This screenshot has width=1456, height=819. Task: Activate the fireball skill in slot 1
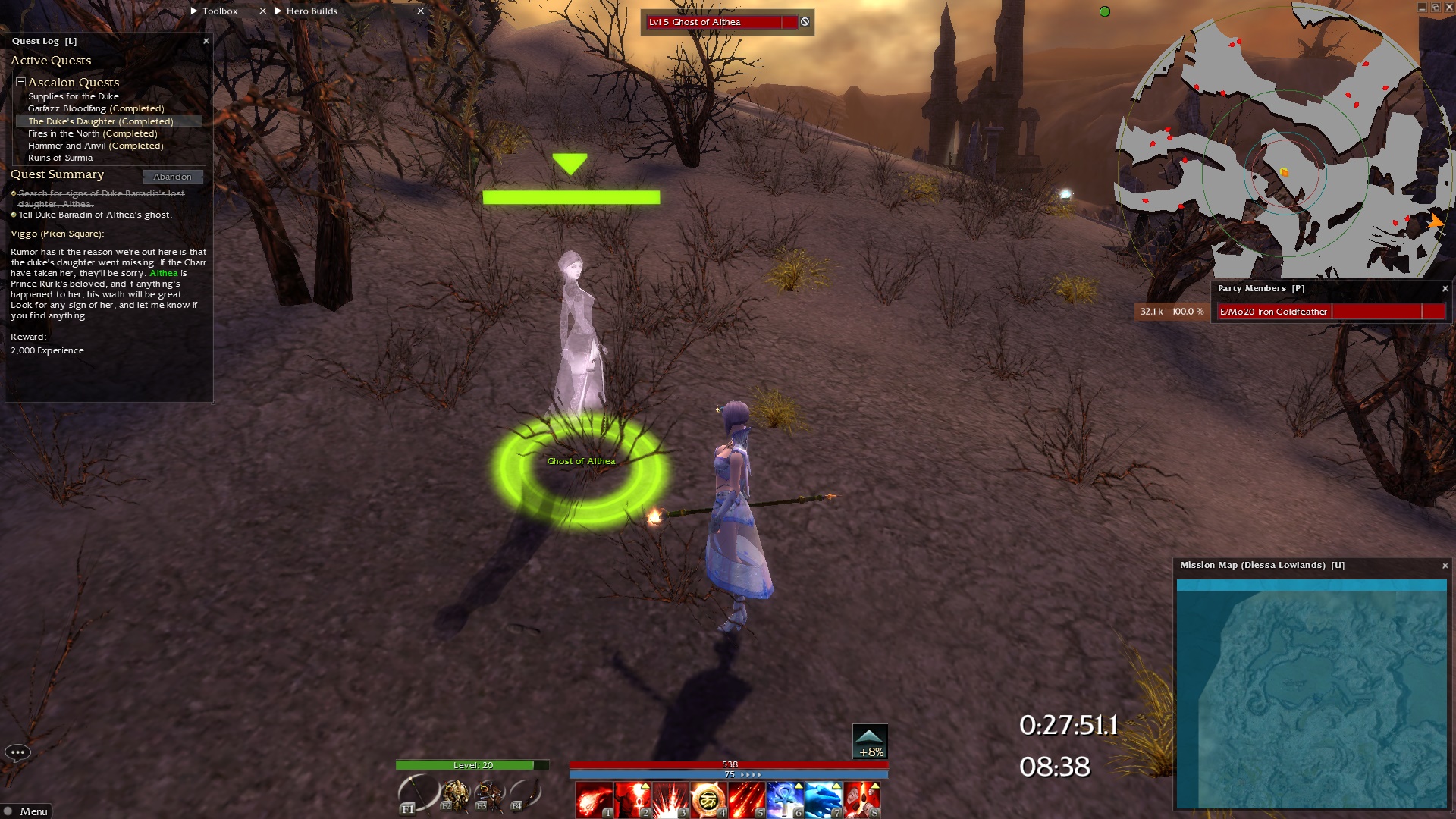pos(594,800)
